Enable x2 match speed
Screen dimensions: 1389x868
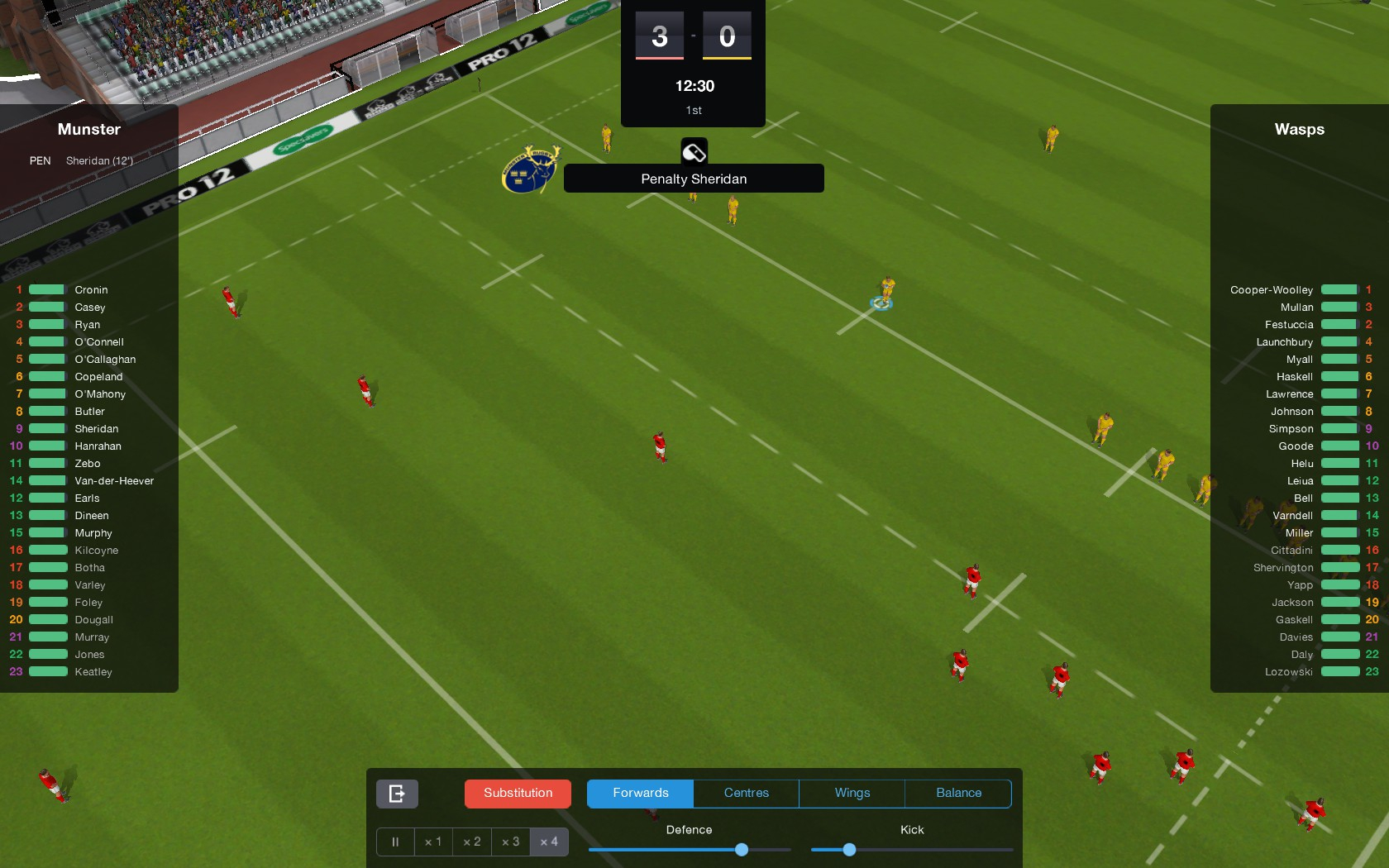pyautogui.click(x=471, y=842)
